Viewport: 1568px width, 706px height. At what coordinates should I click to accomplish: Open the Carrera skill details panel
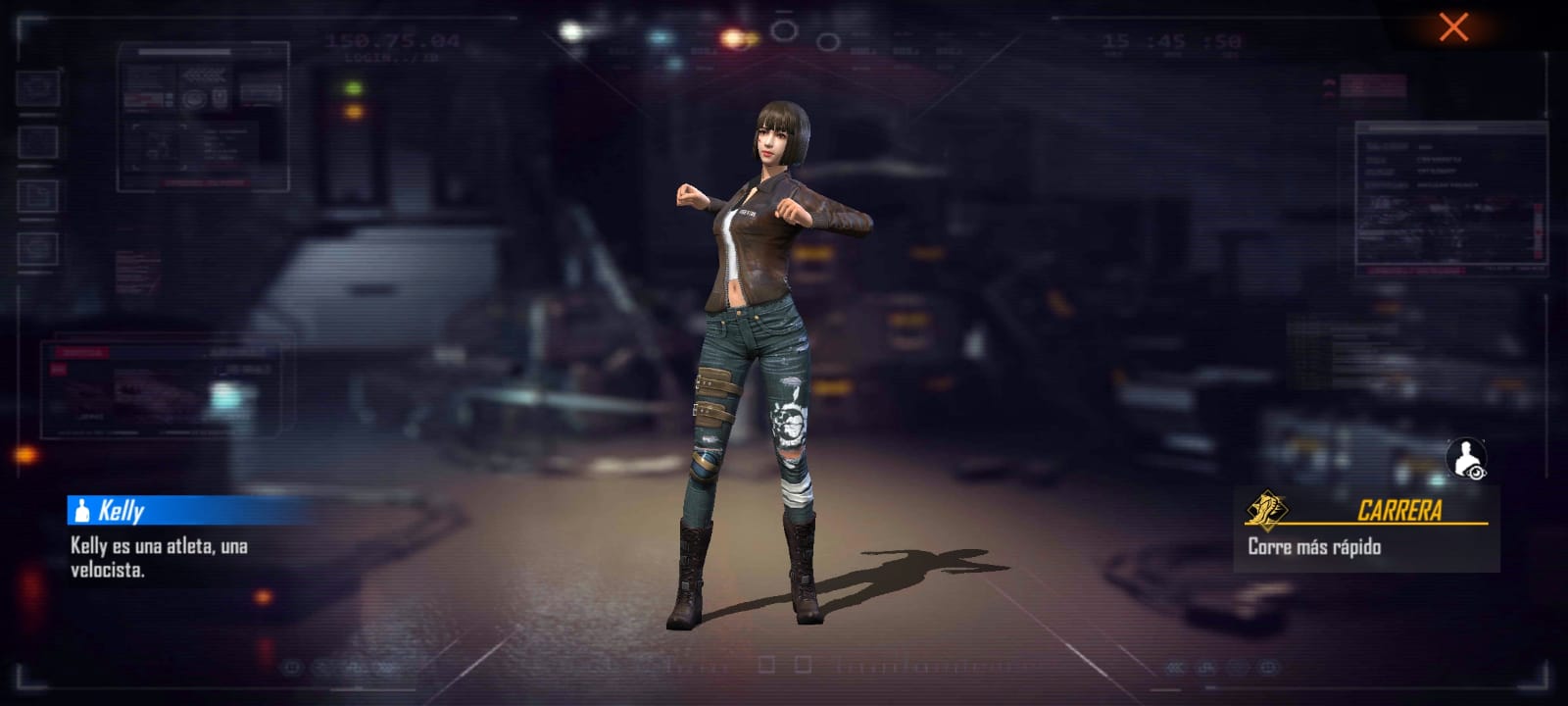[x=1366, y=529]
